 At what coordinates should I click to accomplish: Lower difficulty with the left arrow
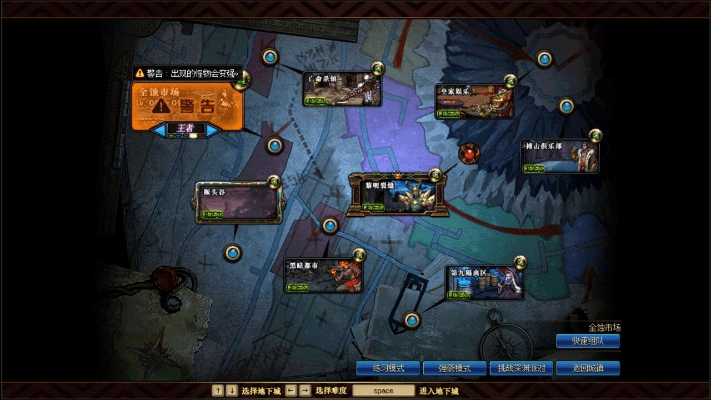[160, 129]
